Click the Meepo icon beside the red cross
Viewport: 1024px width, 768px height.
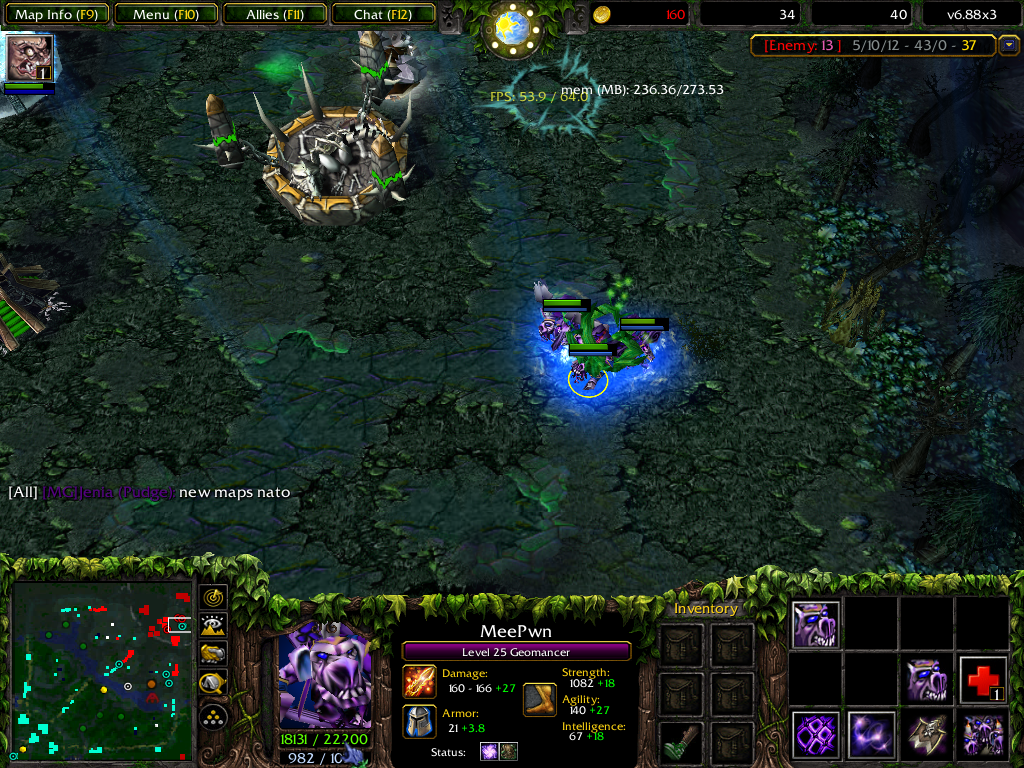tap(928, 680)
